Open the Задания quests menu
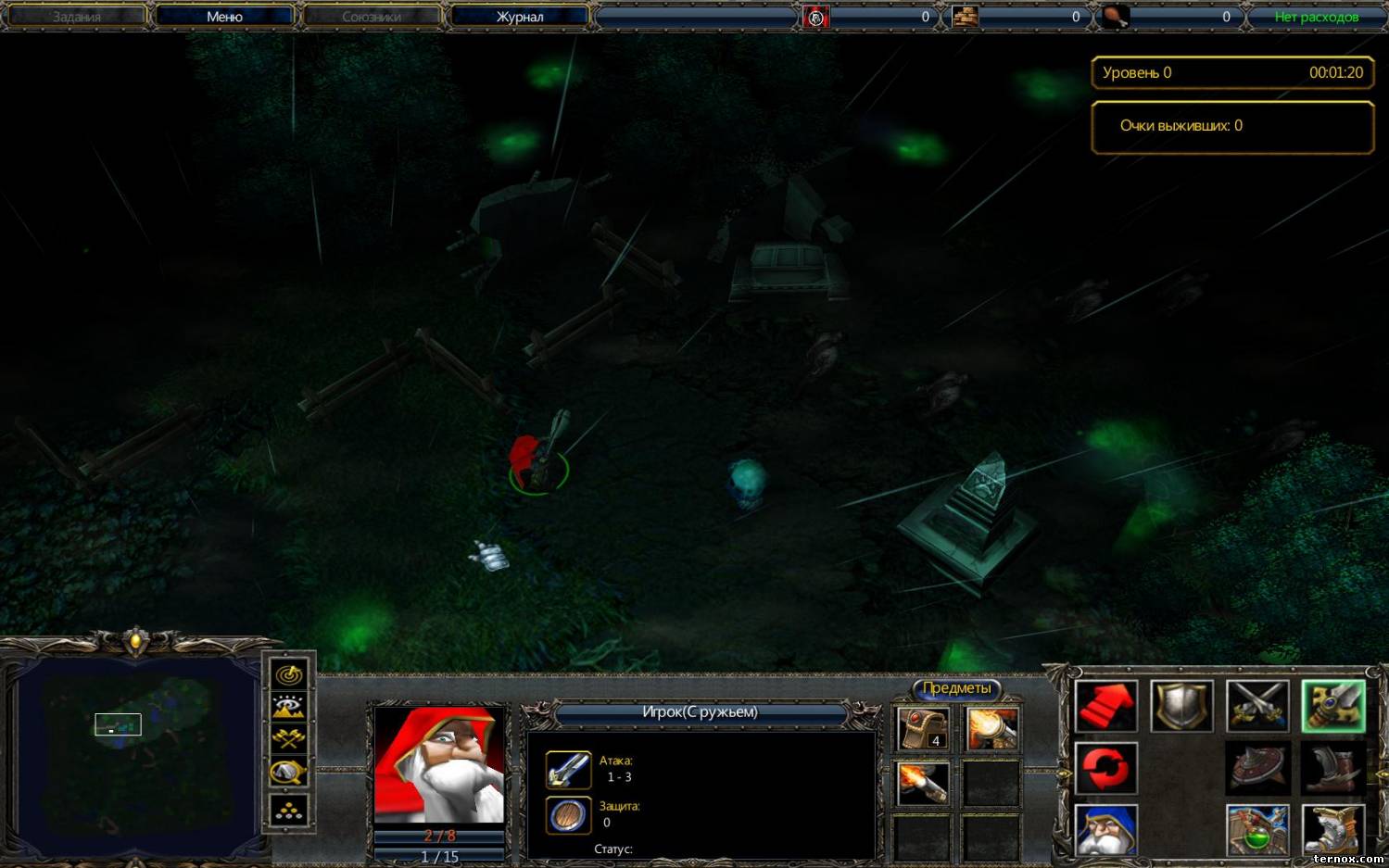This screenshot has height=868, width=1389. click(x=77, y=17)
